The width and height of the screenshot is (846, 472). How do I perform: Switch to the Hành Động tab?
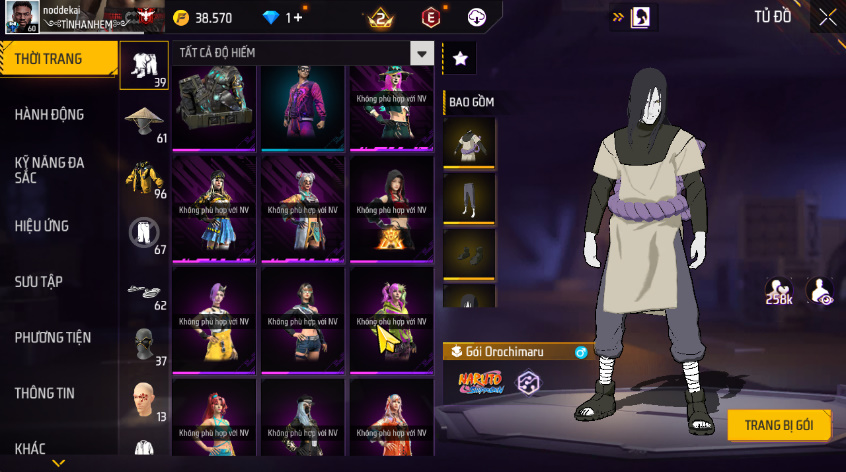pos(50,115)
